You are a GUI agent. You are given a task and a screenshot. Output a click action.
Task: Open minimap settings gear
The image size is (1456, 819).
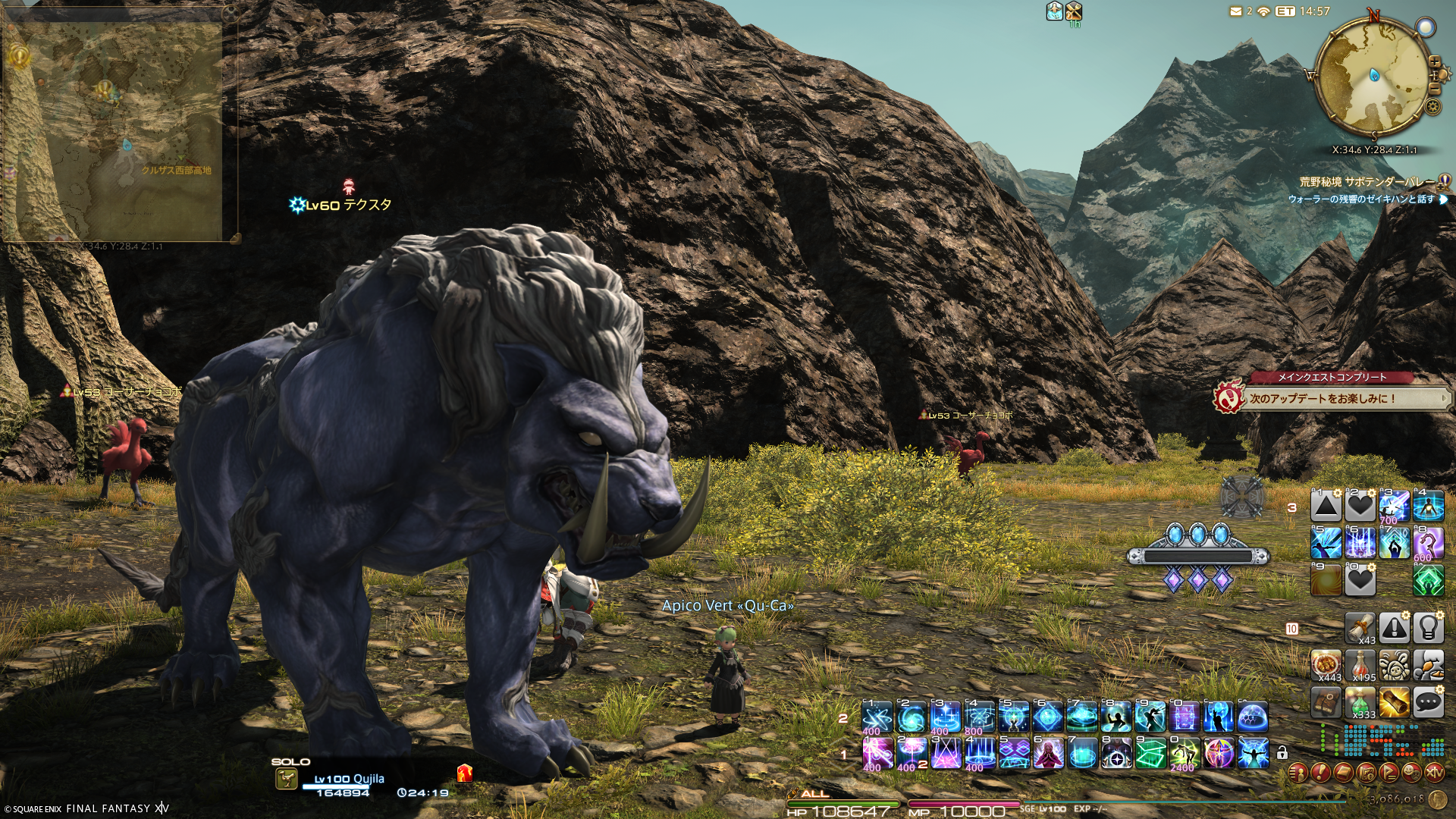coord(1432,106)
